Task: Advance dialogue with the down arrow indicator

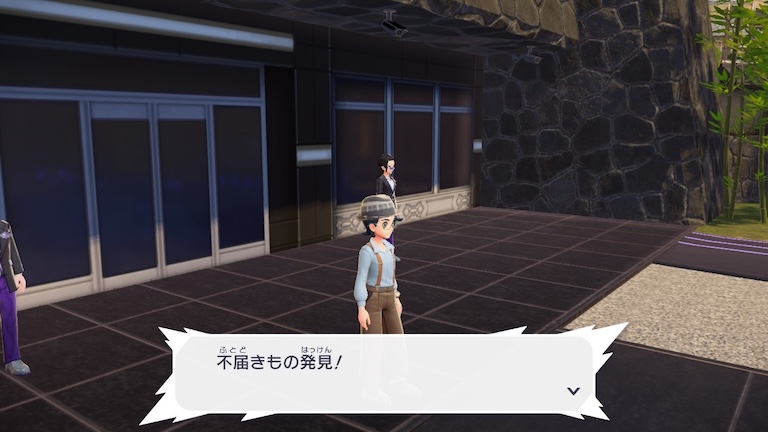Action: [x=574, y=391]
